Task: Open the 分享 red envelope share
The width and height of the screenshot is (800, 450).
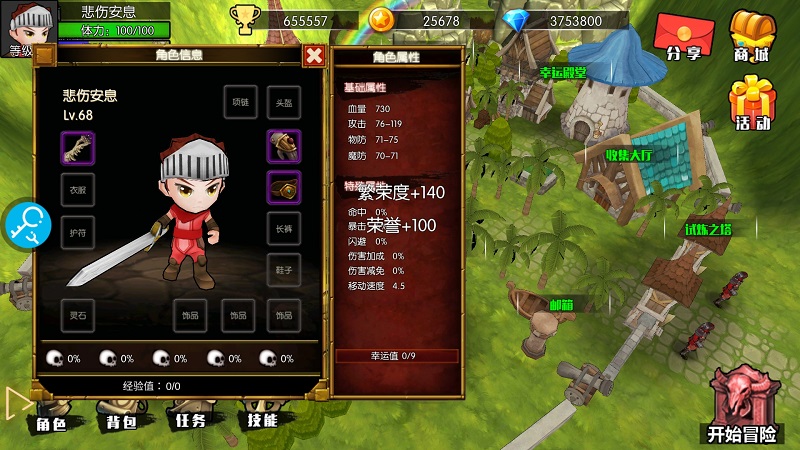Action: click(682, 38)
